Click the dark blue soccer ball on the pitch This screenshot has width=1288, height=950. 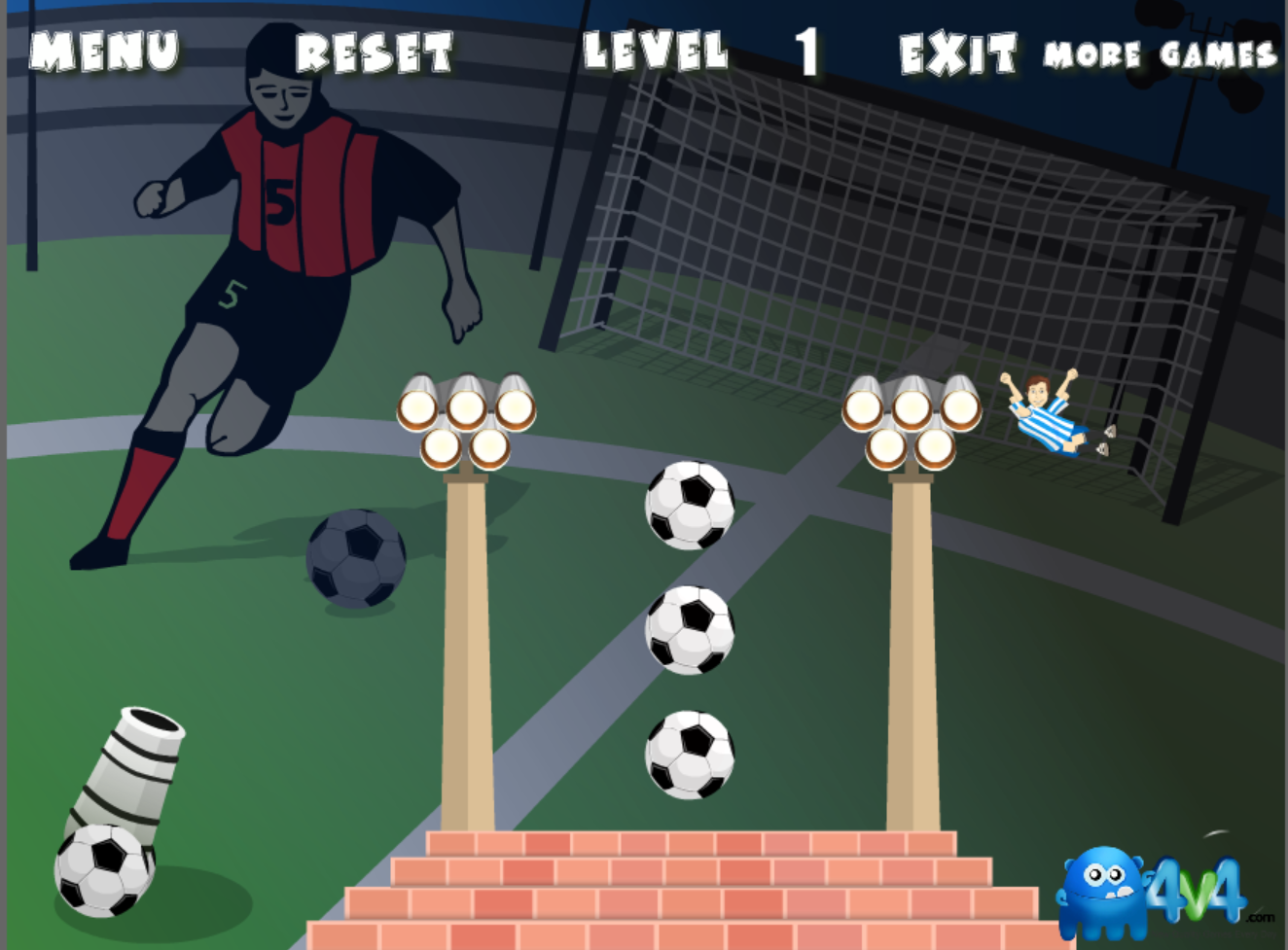coord(355,559)
